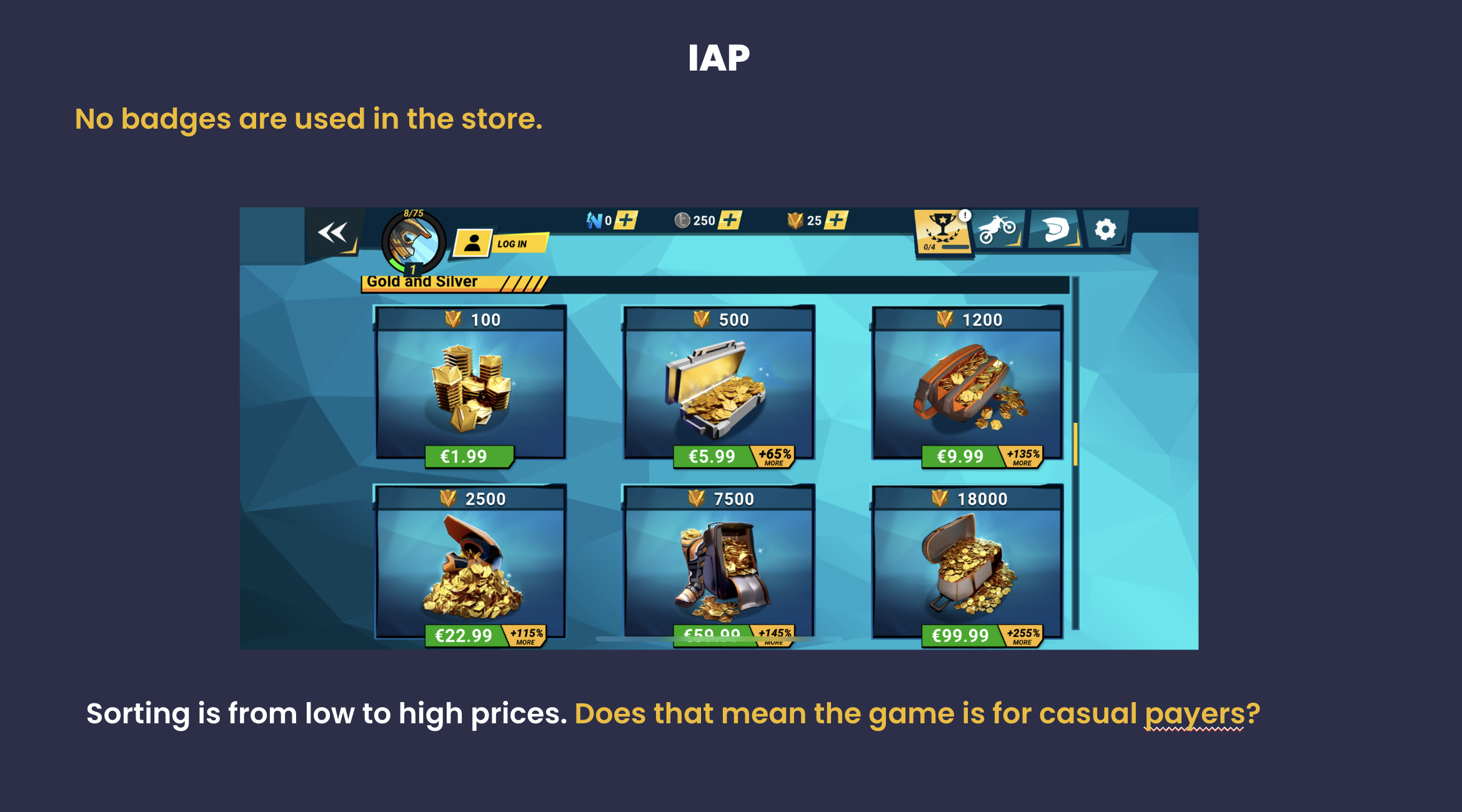
Task: Buy 500 gold for €5.99
Action: click(x=712, y=457)
